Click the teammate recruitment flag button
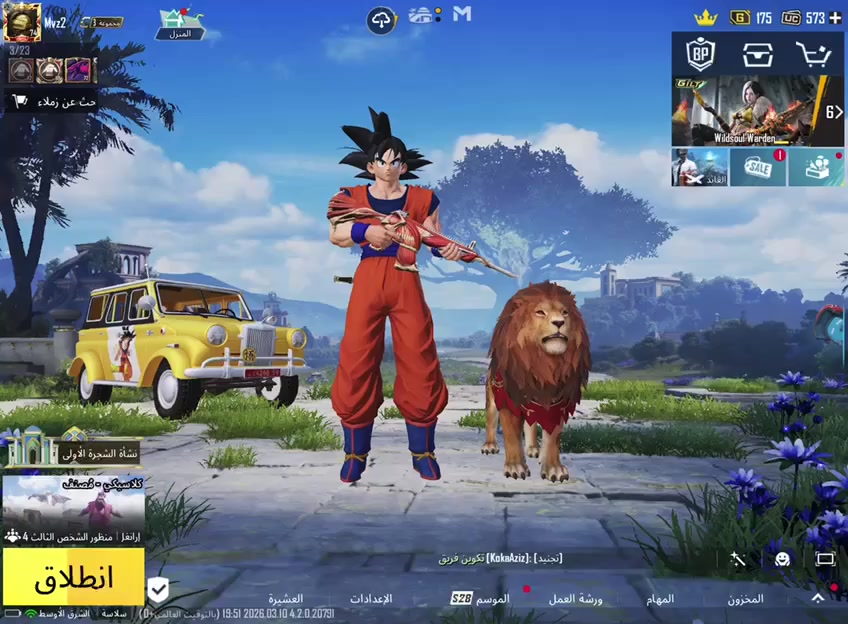Screen dimensions: 848x624 55,101
